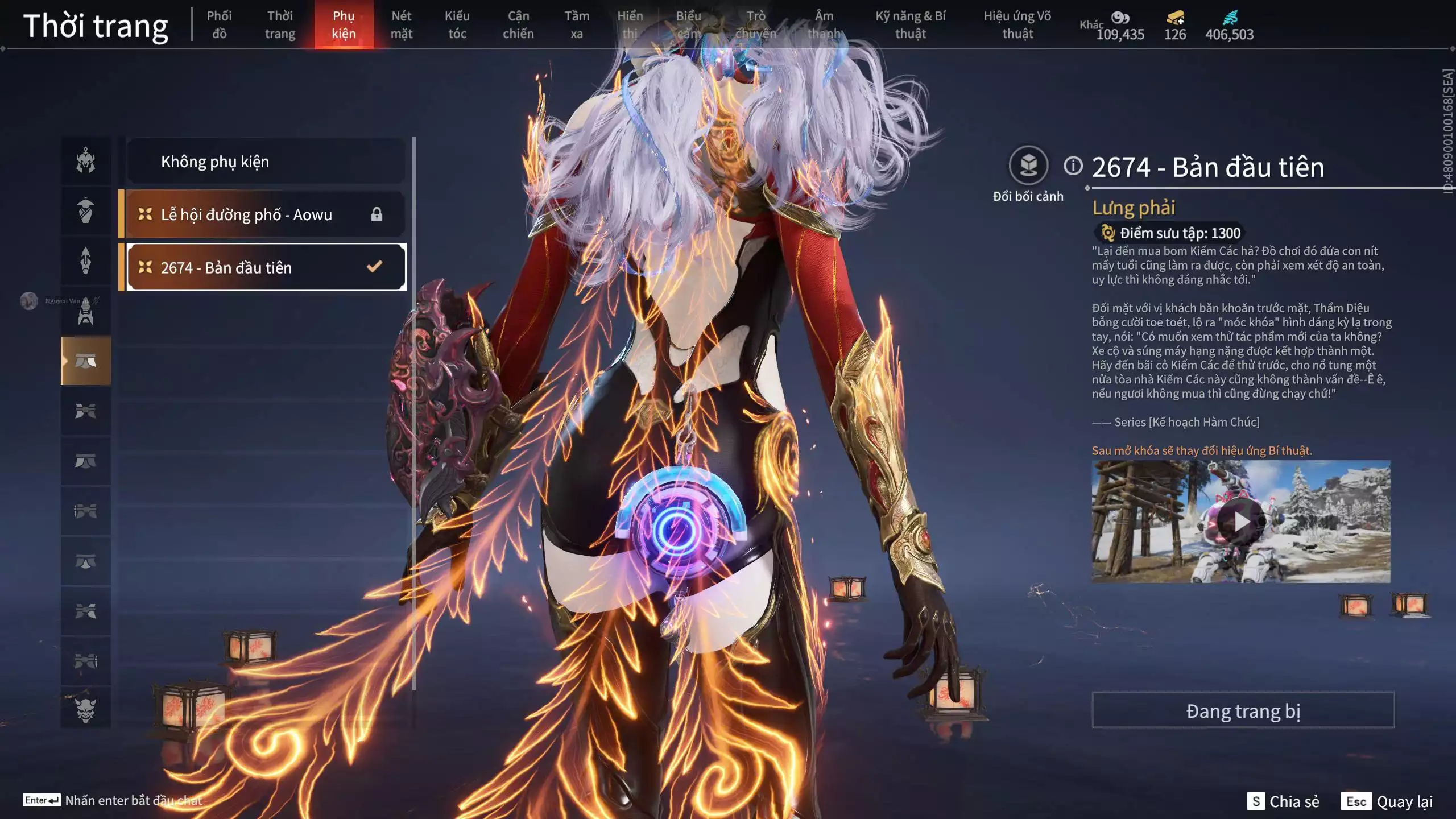The width and height of the screenshot is (1456, 819).
Task: Share the outfit with Chia sẻ
Action: (1283, 801)
